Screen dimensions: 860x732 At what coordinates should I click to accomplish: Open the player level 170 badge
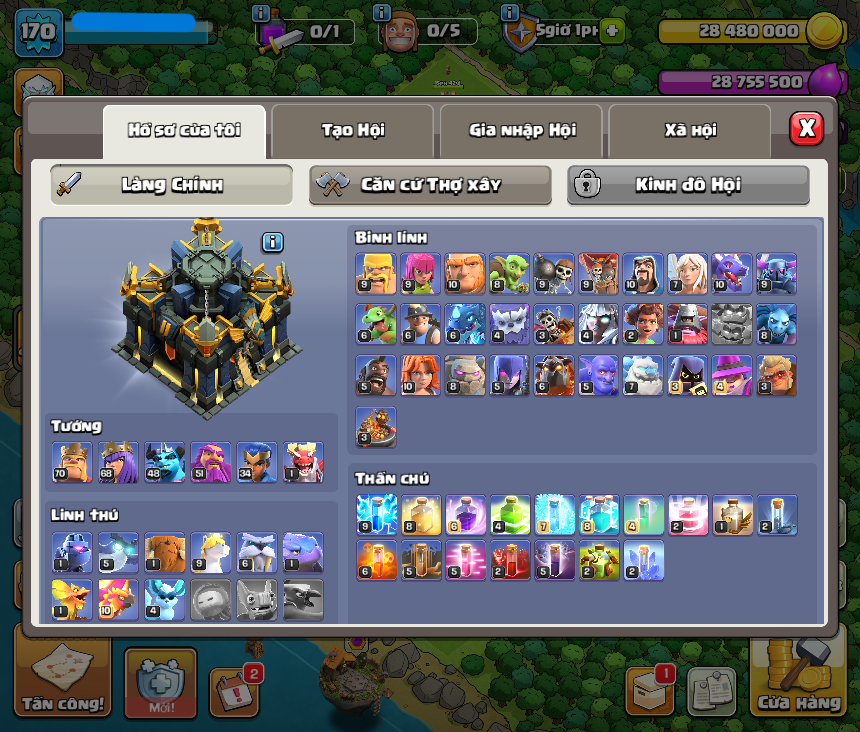[39, 33]
